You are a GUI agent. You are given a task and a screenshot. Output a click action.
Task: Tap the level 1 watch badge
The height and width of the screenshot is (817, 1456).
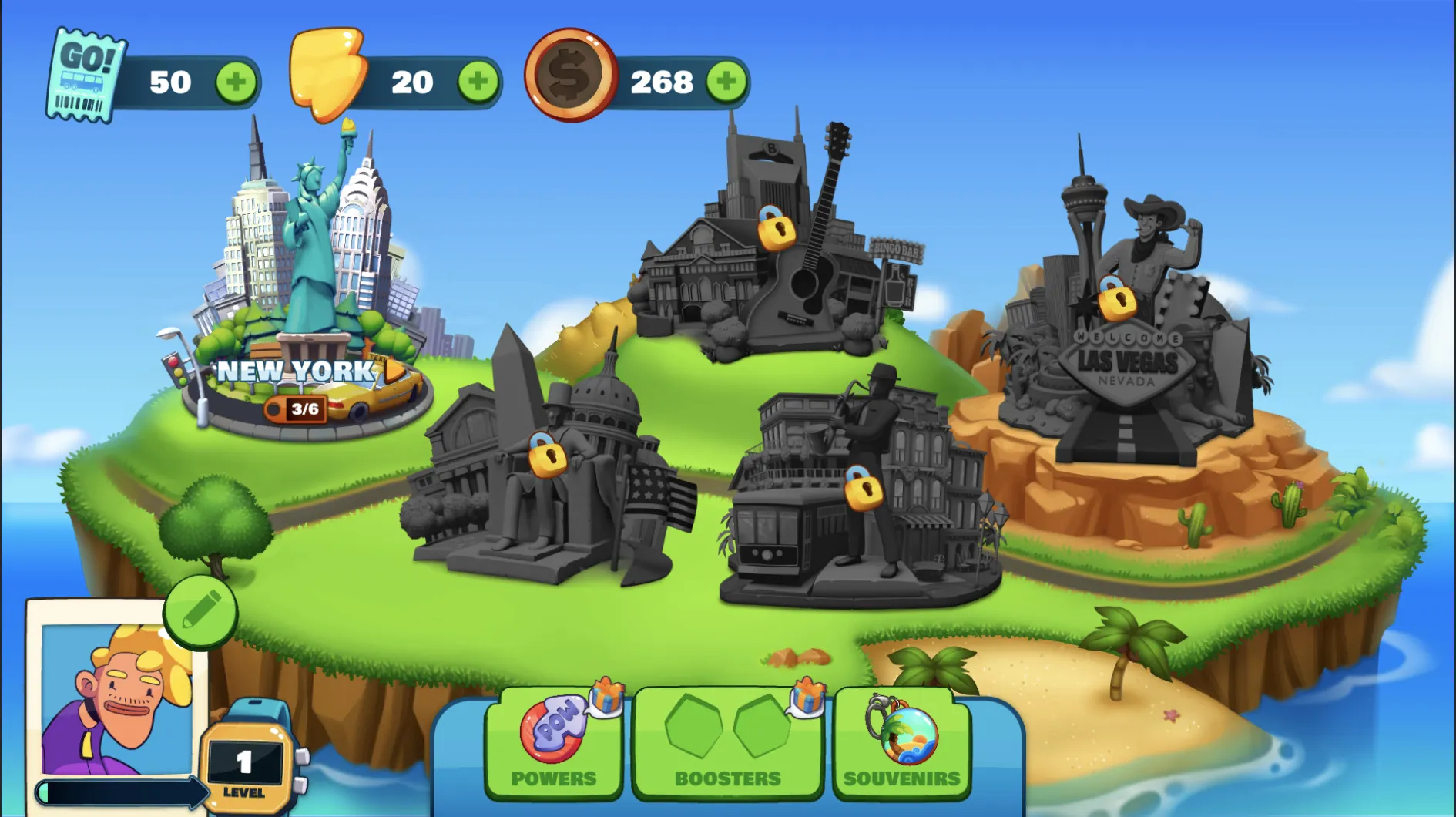click(x=245, y=763)
